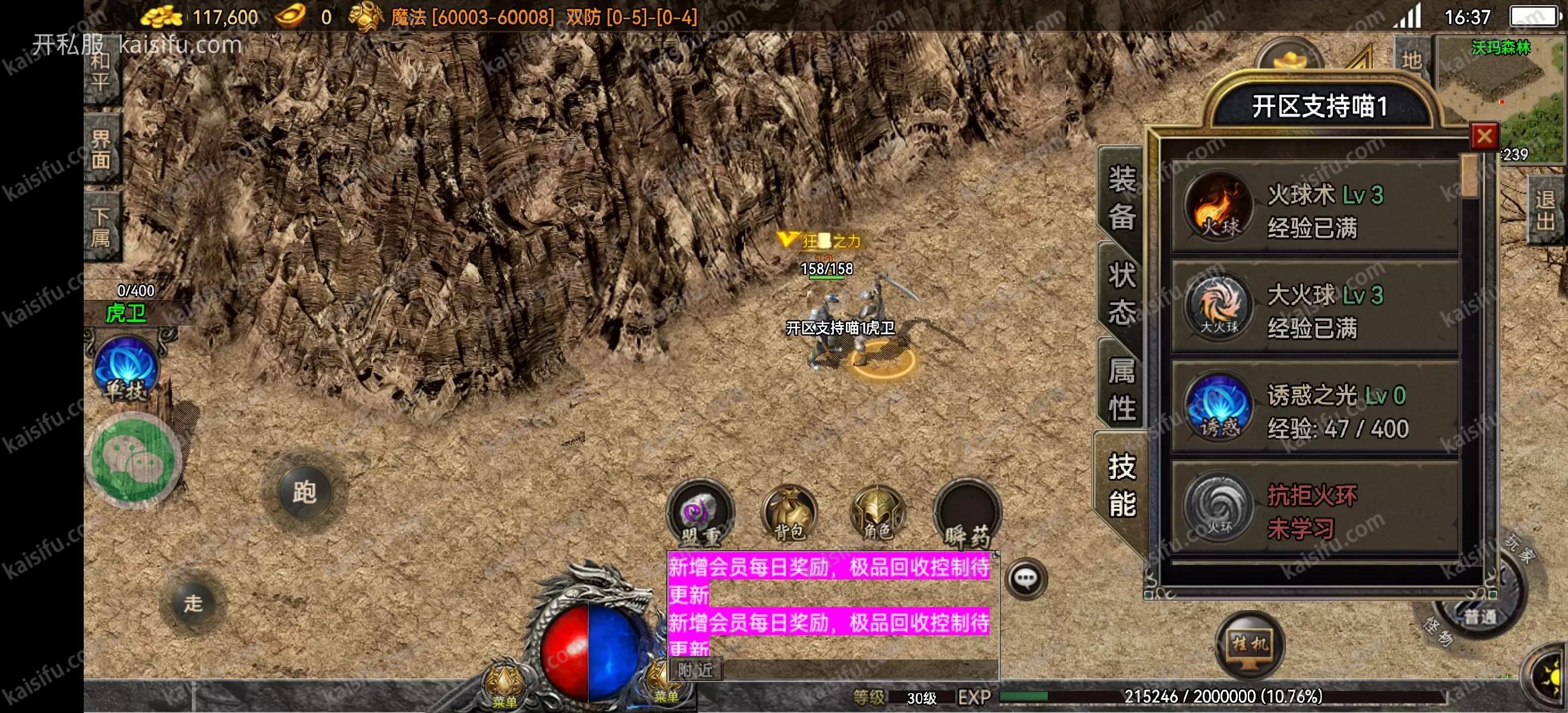This screenshot has height=713, width=1568.
Task: Choose the 大火球 skill entry
Action: pos(1315,311)
